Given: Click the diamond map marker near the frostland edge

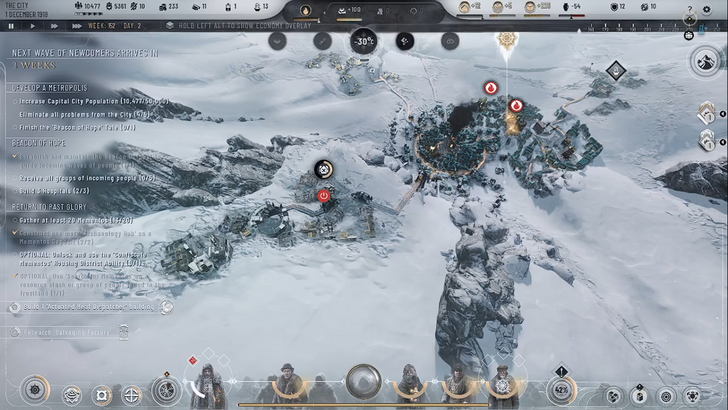Looking at the screenshot, I should (x=616, y=70).
